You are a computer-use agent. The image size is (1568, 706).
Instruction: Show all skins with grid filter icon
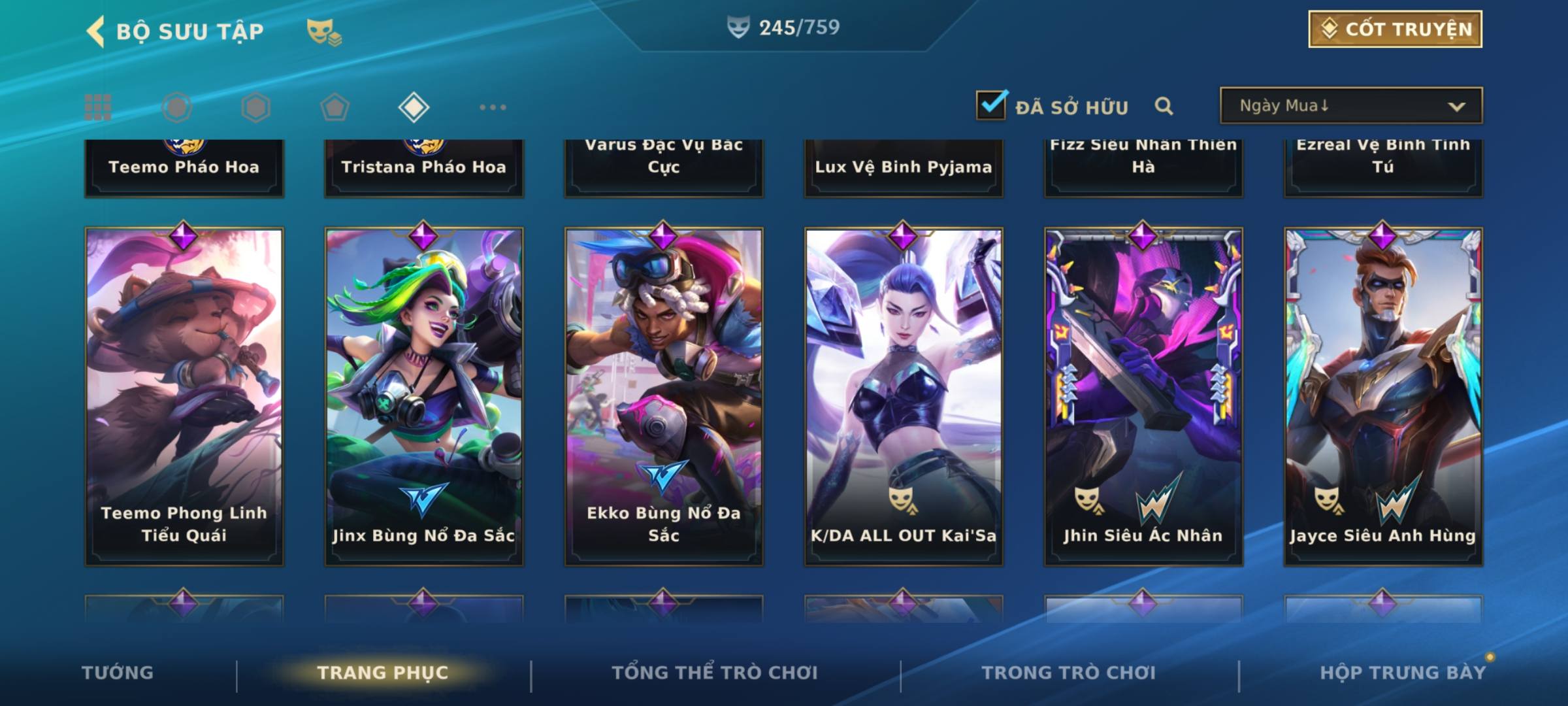pyautogui.click(x=98, y=107)
